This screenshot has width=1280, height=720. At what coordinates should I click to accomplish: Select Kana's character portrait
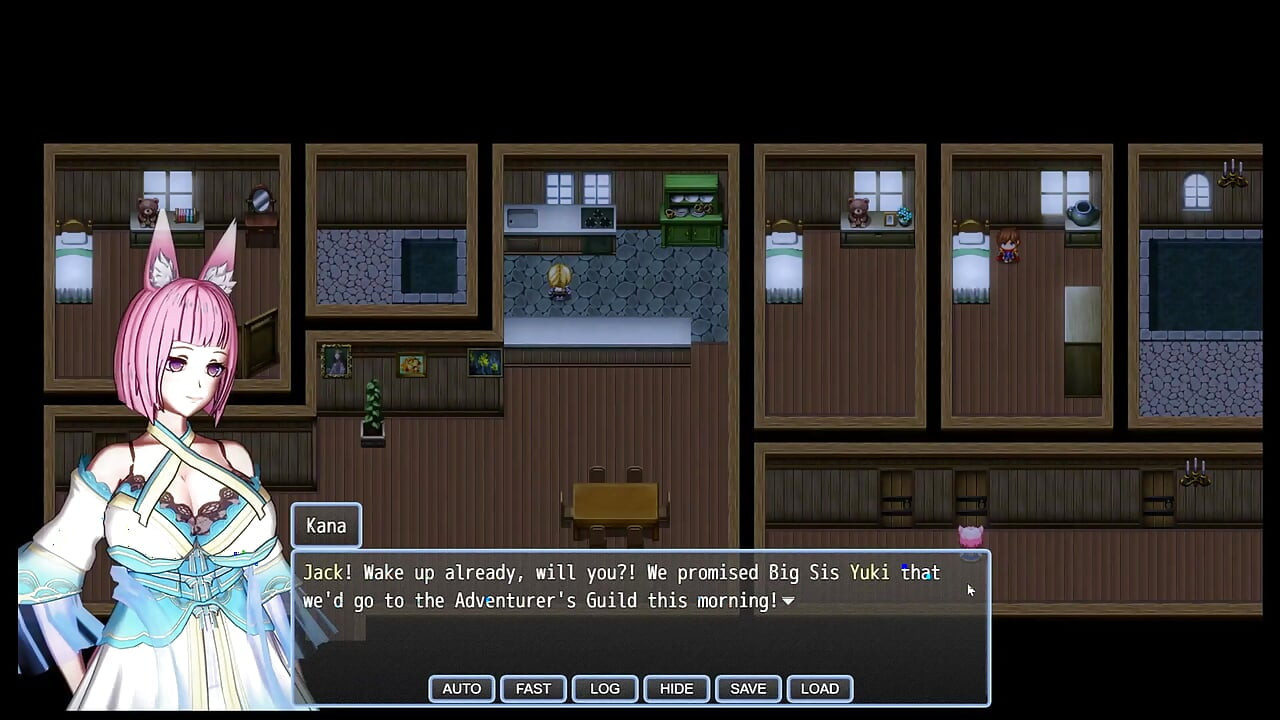pos(170,400)
